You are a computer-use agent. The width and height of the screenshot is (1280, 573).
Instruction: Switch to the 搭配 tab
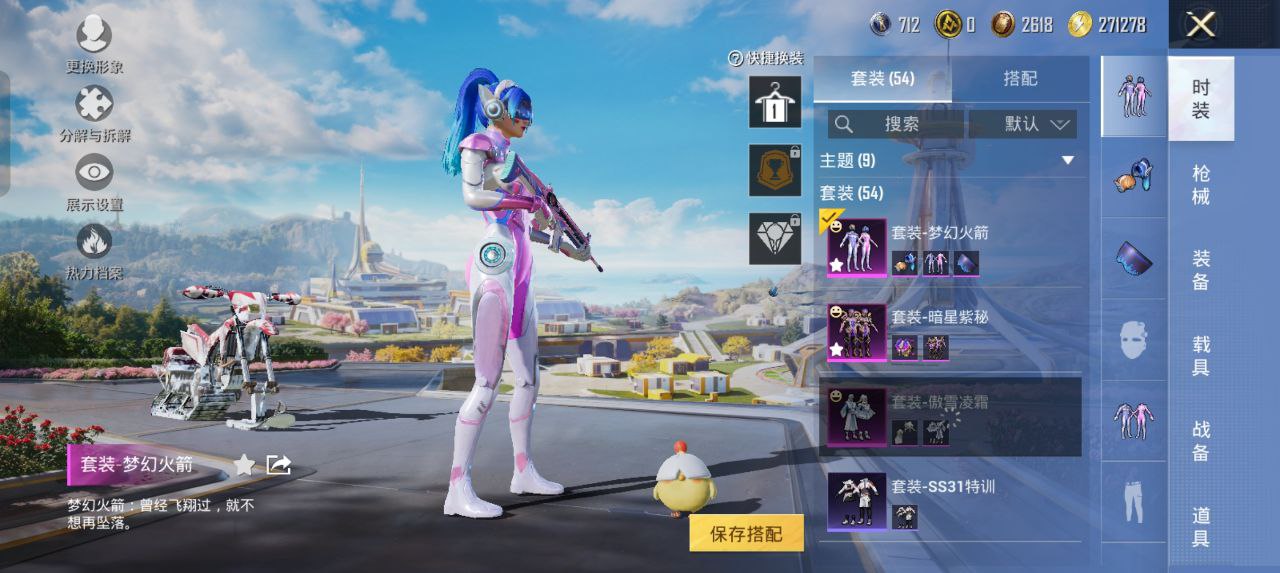click(x=1020, y=78)
